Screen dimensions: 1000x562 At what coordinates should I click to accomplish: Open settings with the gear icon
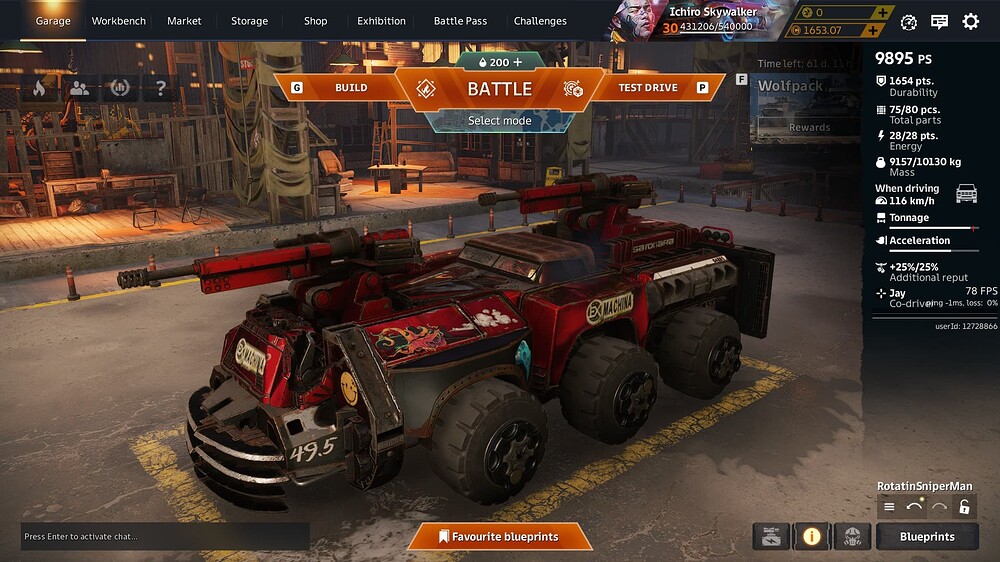click(970, 21)
